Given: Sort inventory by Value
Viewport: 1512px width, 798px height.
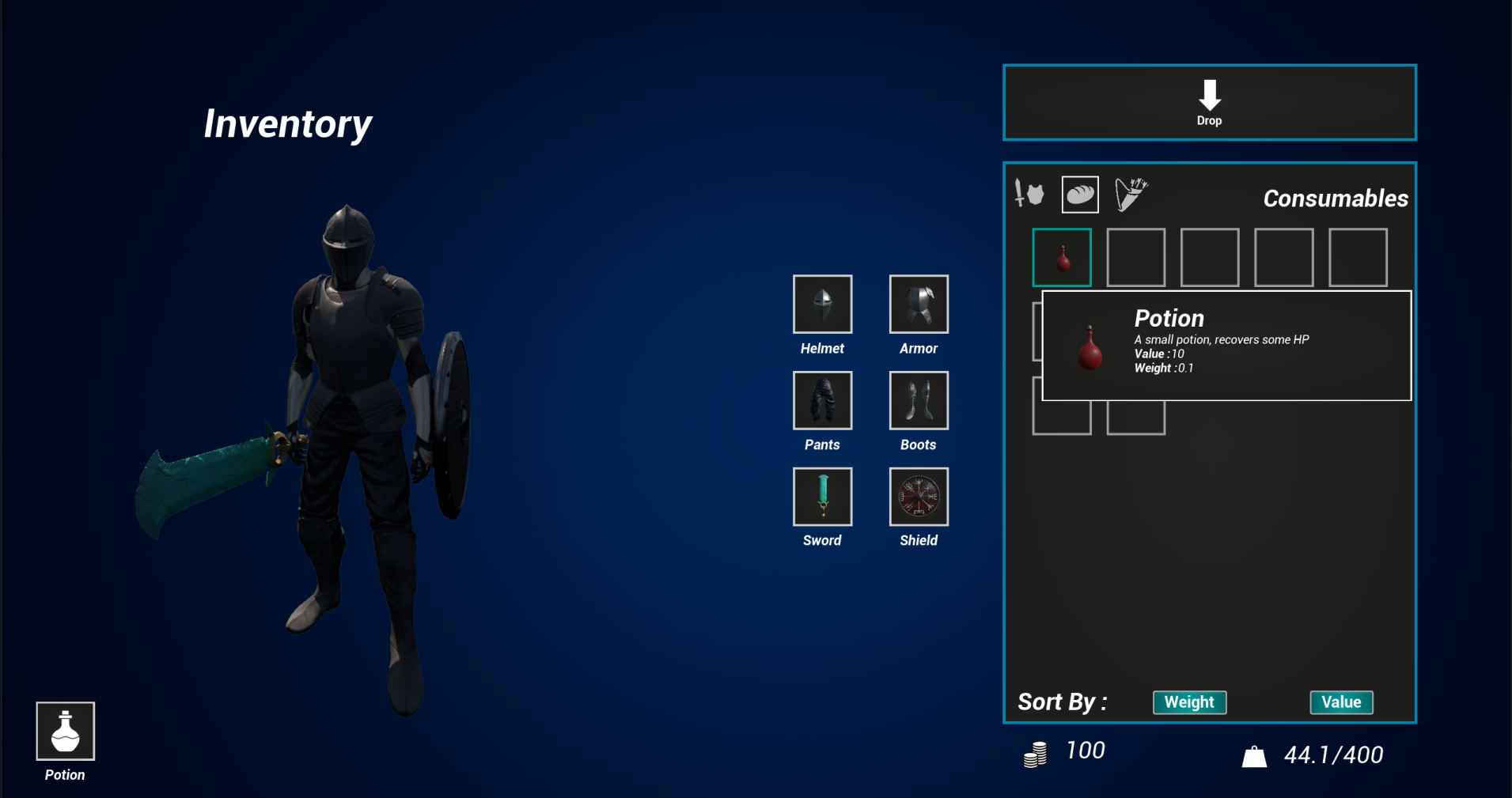Looking at the screenshot, I should point(1341,702).
